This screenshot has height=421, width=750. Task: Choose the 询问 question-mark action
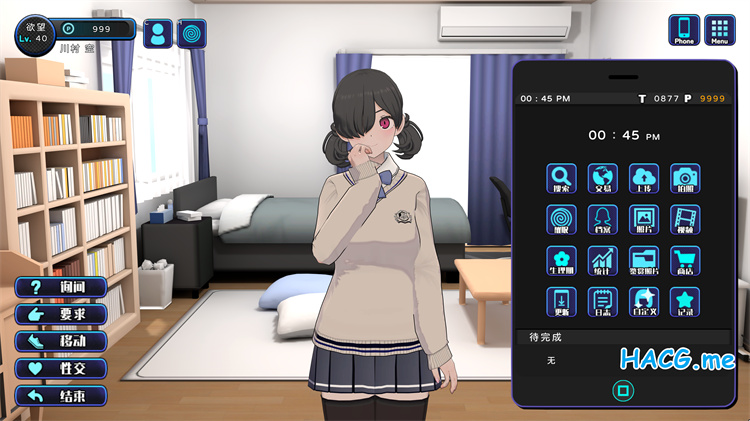(x=60, y=287)
